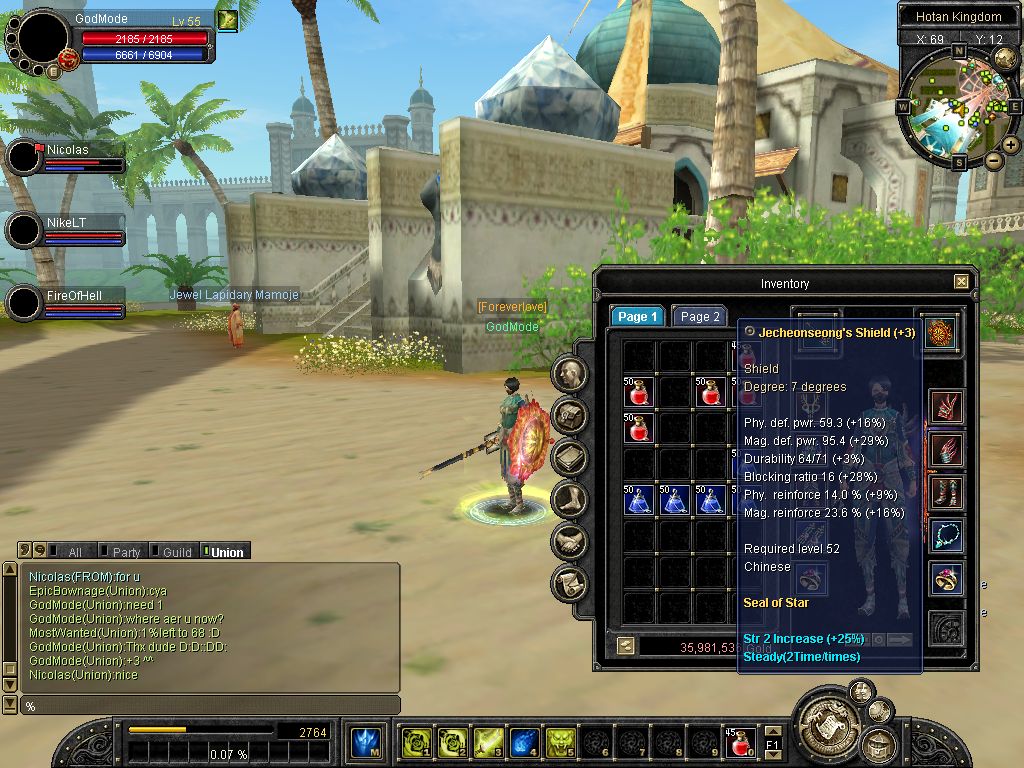Image resolution: width=1024 pixels, height=768 pixels.
Task: Open the head portrait side button
Action: point(570,374)
